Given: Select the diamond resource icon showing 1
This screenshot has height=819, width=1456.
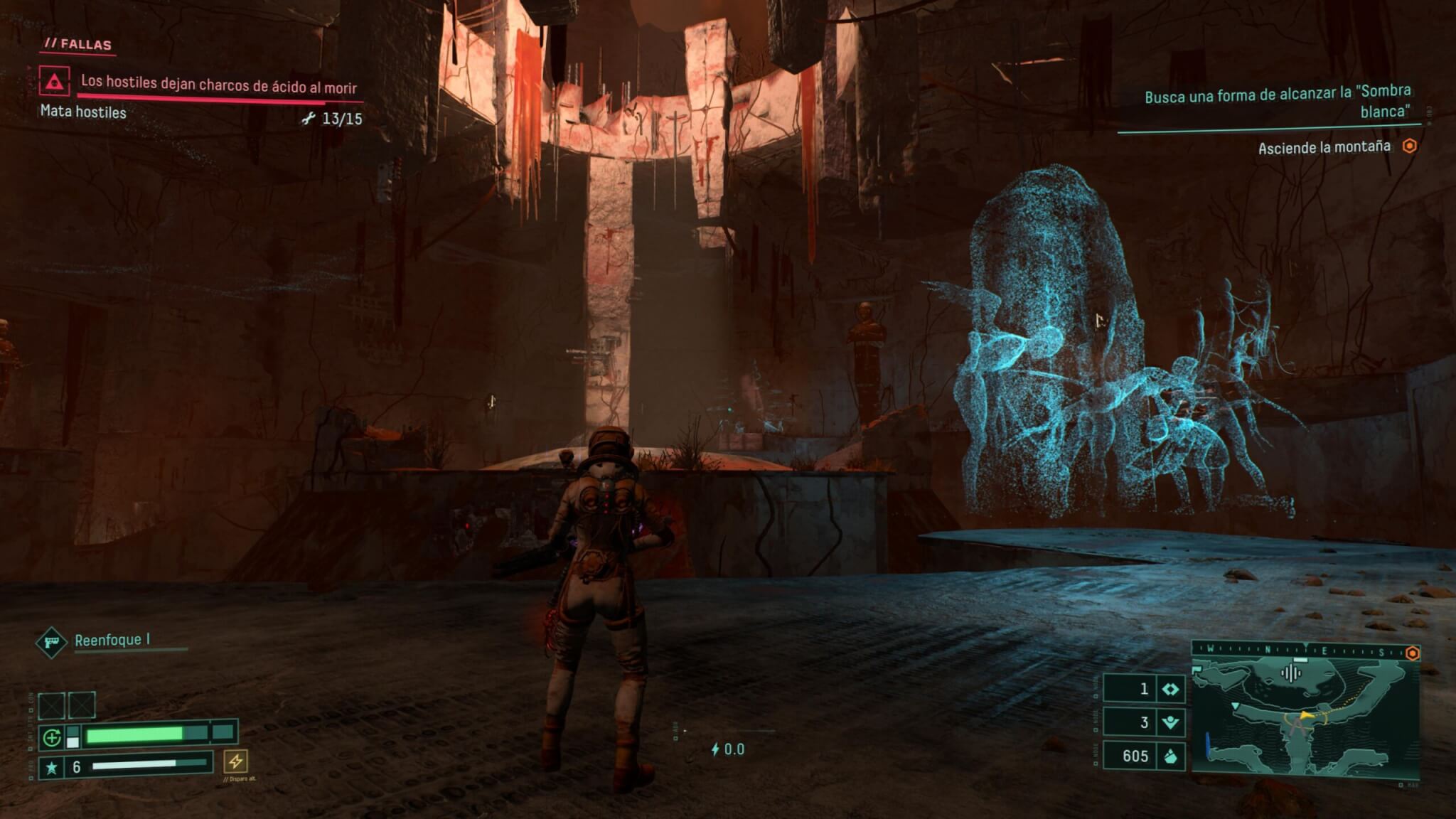Looking at the screenshot, I should 1170,689.
